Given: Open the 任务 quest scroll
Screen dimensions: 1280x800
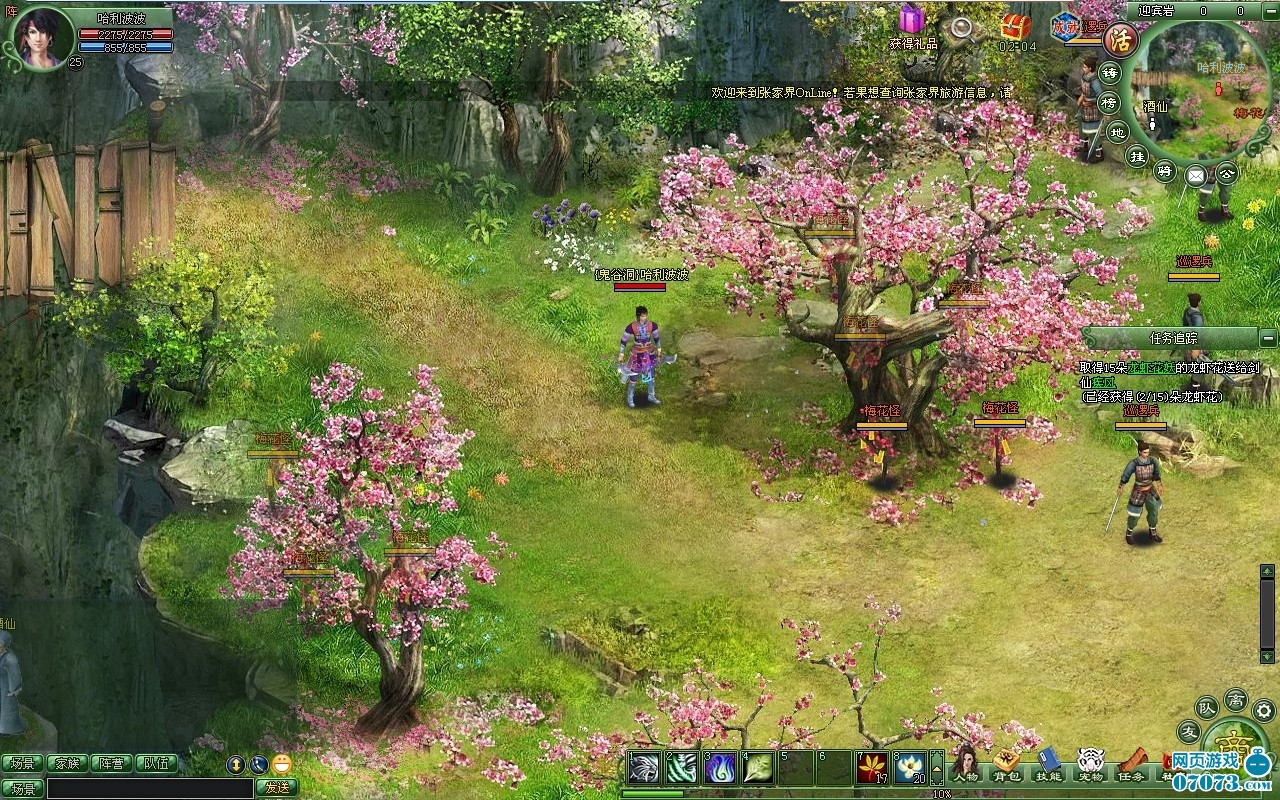Looking at the screenshot, I should point(1131,764).
